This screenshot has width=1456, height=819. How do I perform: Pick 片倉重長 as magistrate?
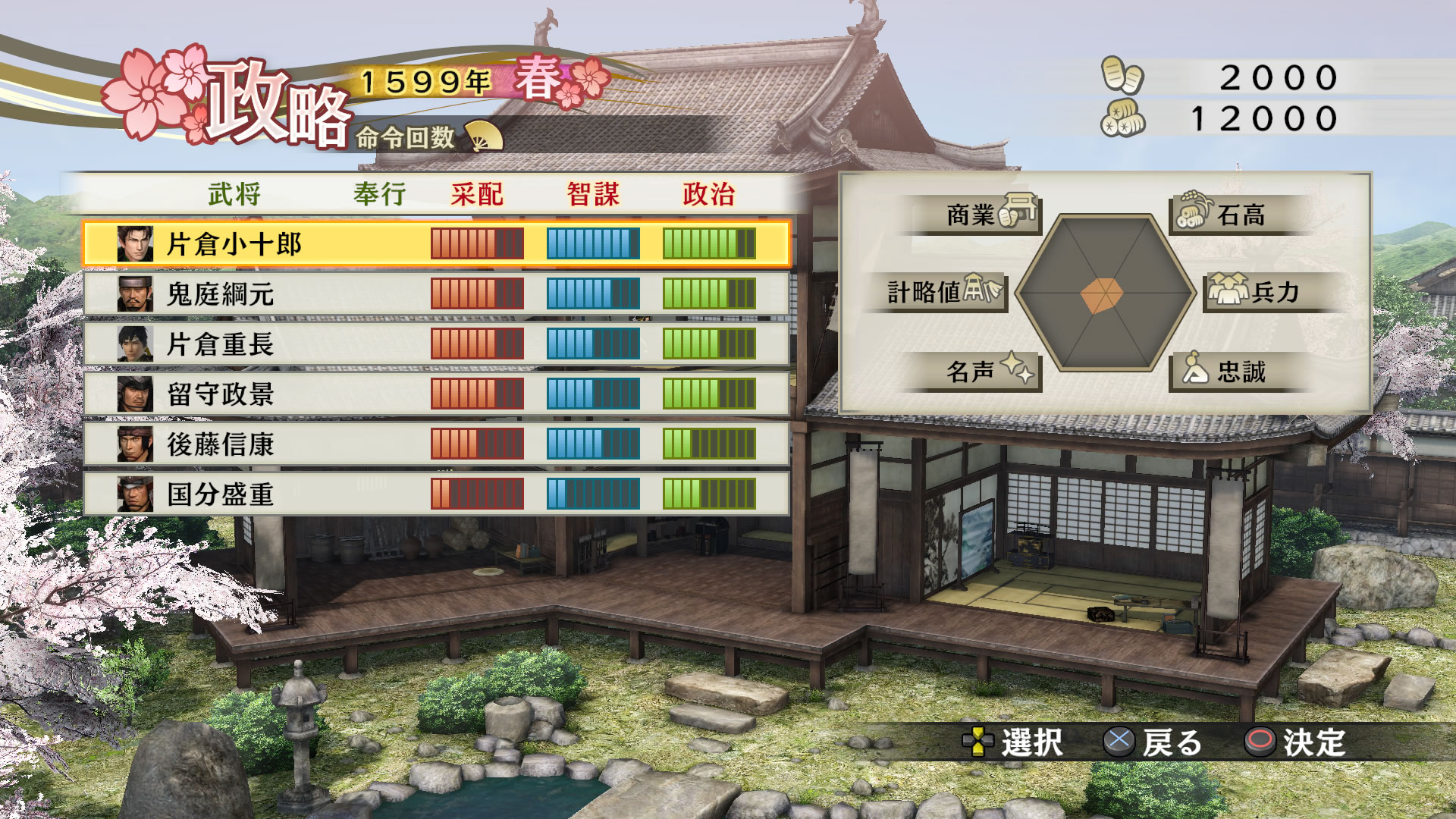436,344
